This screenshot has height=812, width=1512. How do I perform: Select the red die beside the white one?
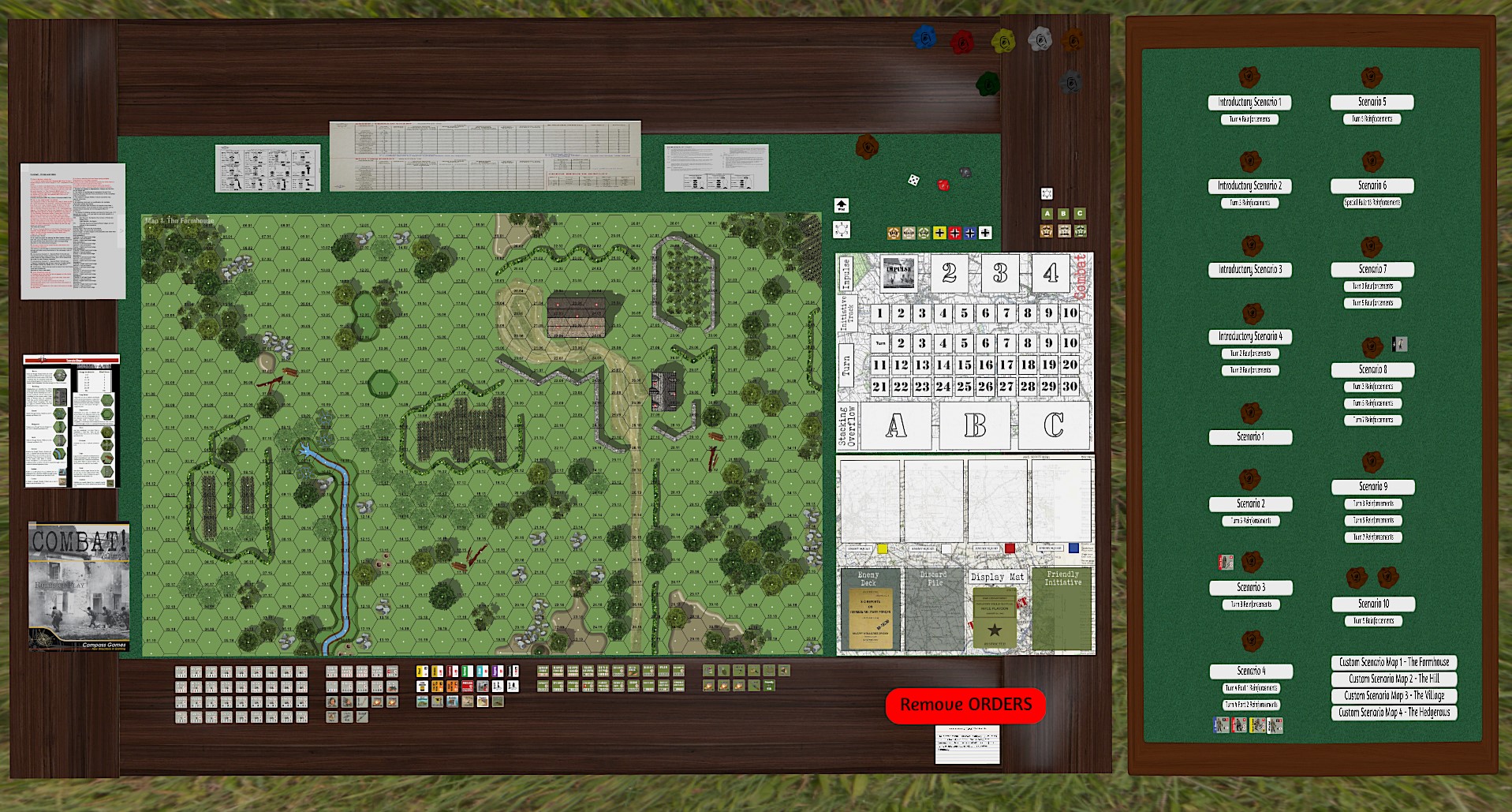(943, 185)
